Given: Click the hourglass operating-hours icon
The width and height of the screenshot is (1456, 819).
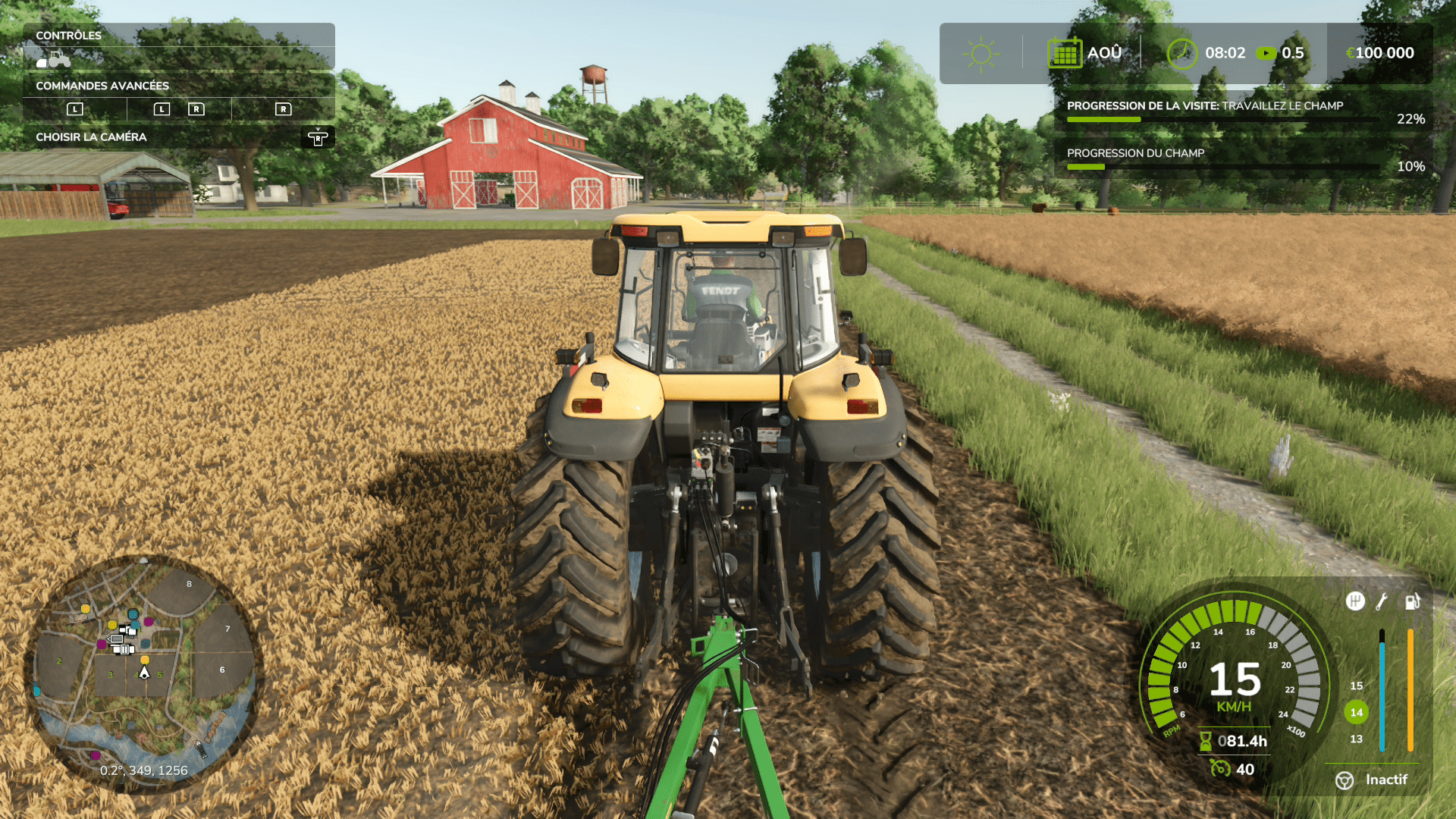Looking at the screenshot, I should tap(1205, 741).
